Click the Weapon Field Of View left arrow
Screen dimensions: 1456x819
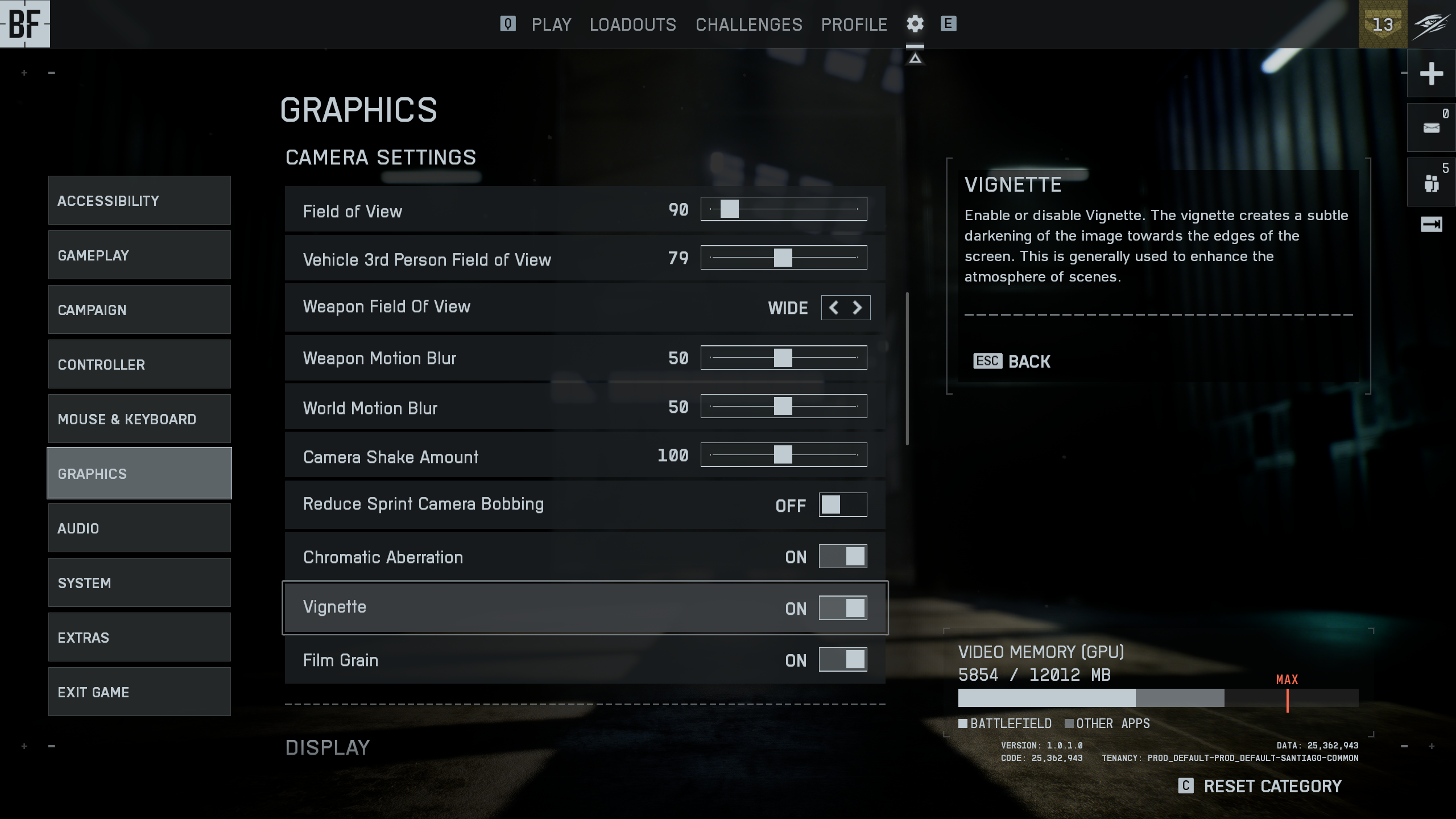834,308
